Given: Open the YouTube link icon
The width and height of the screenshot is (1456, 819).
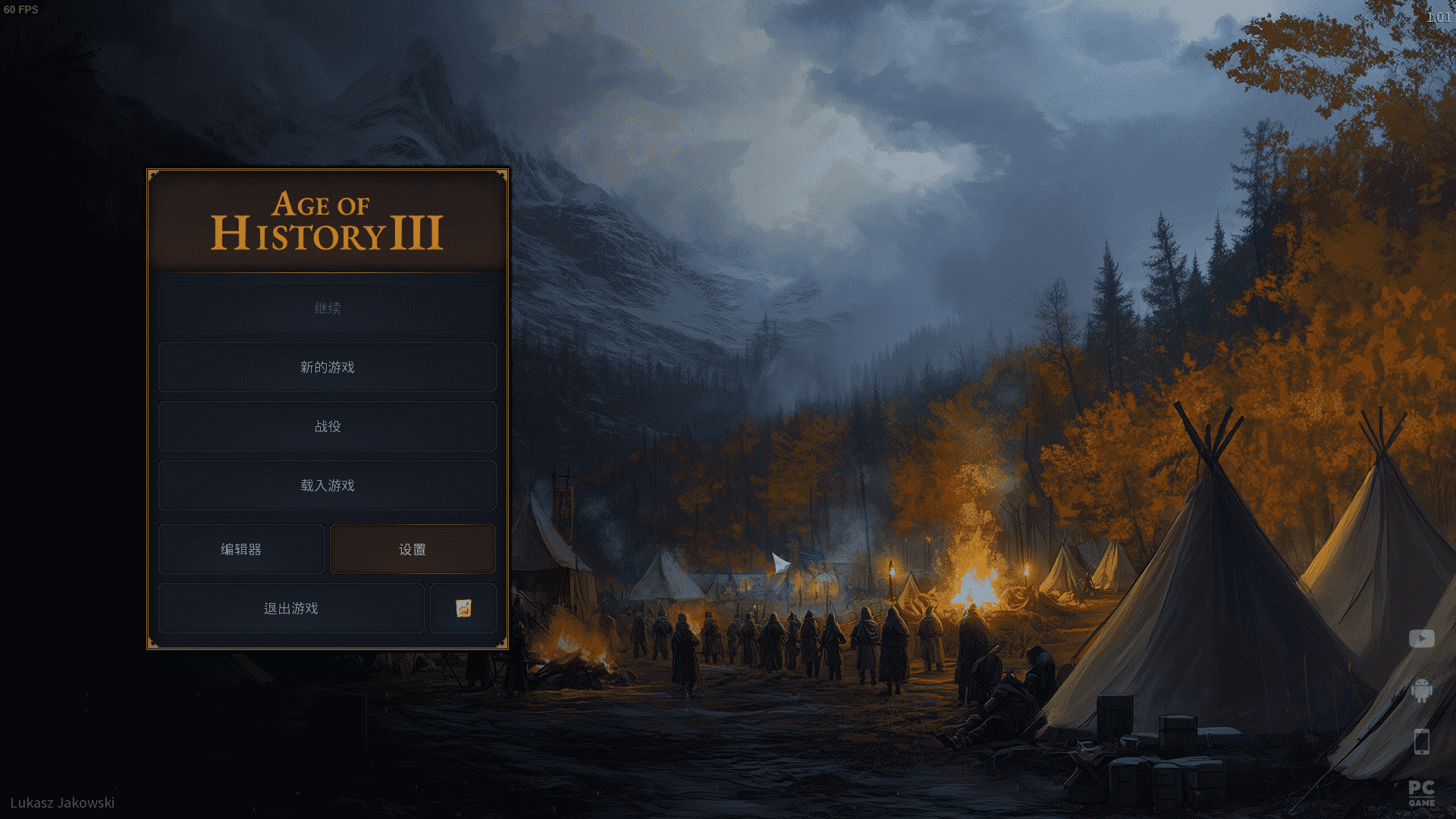Looking at the screenshot, I should (1422, 639).
